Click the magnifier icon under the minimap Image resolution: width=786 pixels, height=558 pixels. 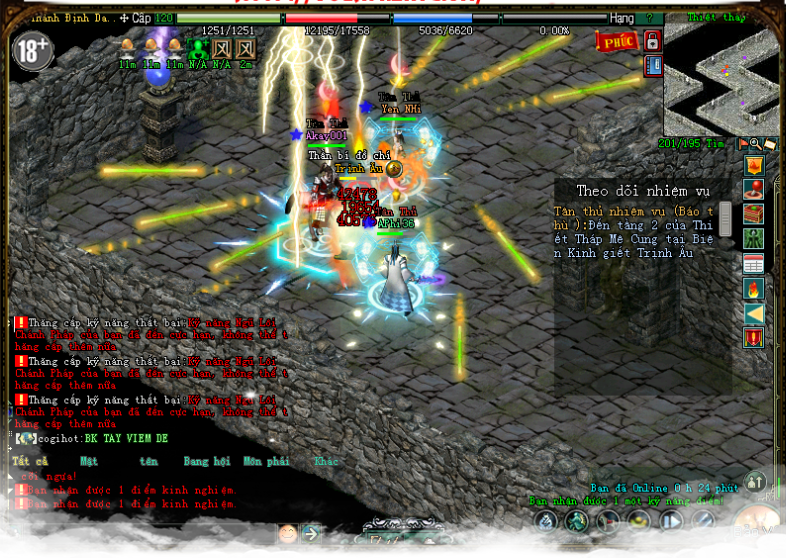756,145
